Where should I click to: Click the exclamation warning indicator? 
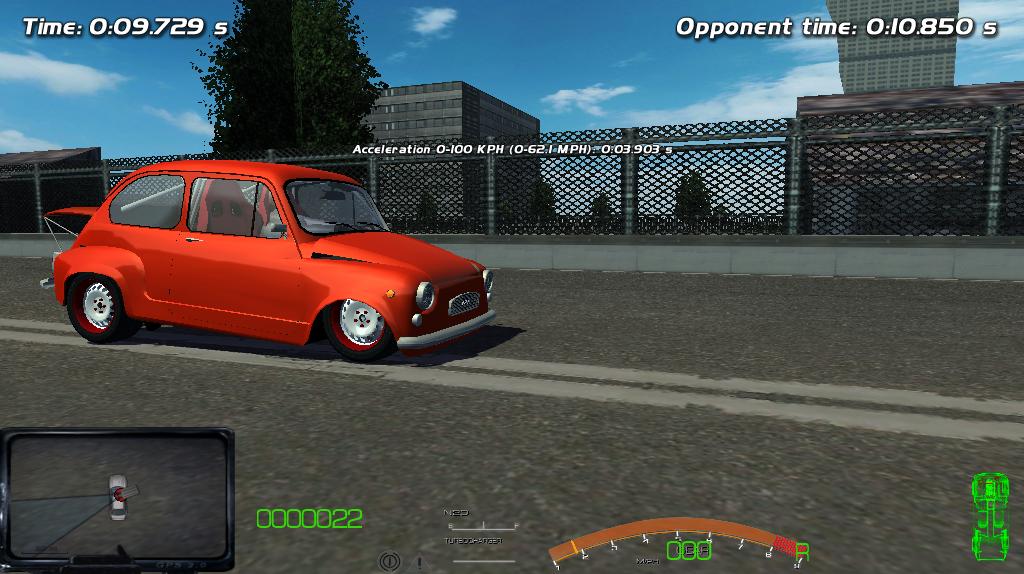pos(418,562)
